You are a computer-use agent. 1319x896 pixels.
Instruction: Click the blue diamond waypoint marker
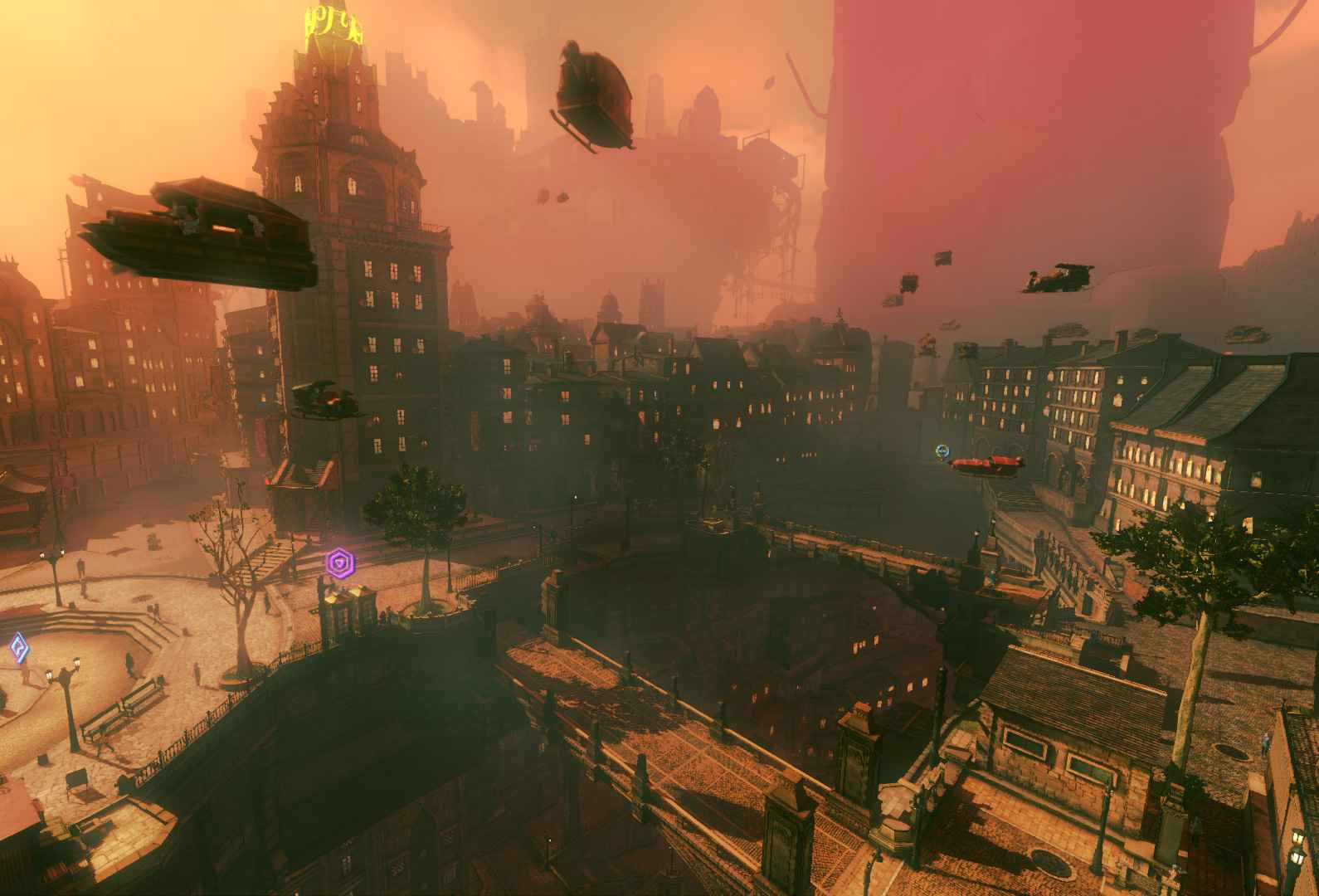[x=18, y=646]
